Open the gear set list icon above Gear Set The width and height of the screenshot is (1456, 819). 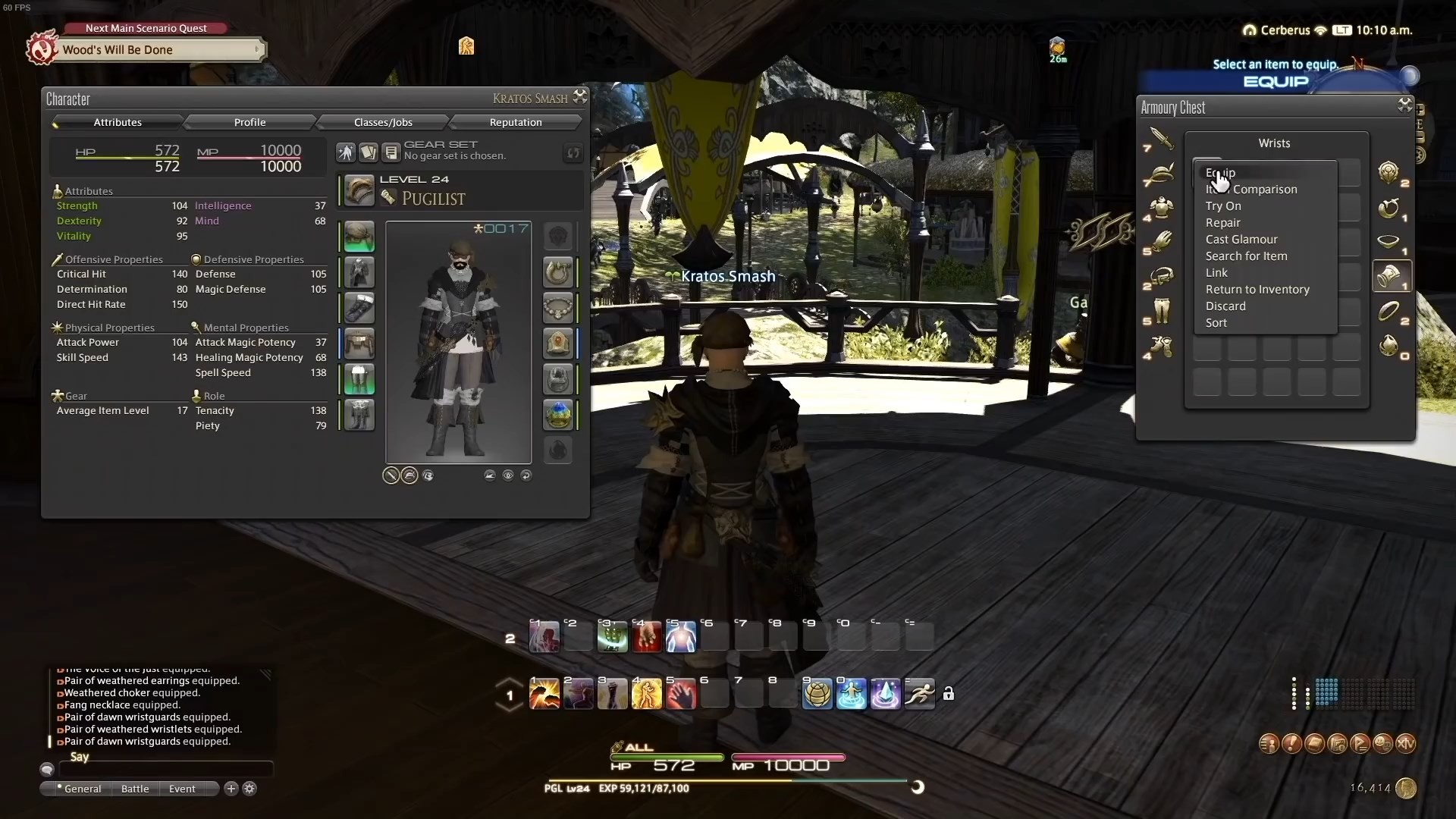click(x=391, y=152)
